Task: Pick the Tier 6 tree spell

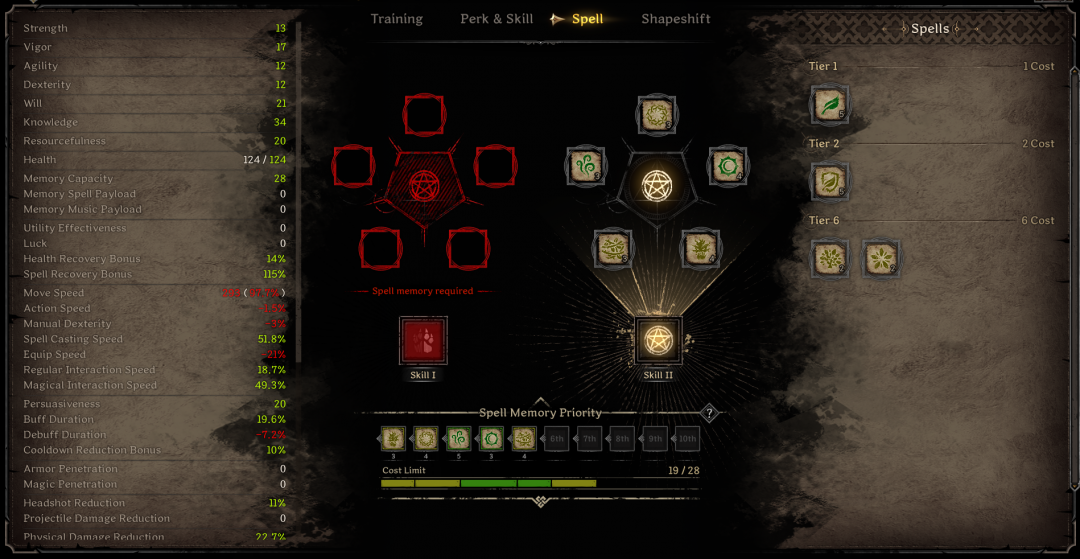Action: [x=830, y=258]
